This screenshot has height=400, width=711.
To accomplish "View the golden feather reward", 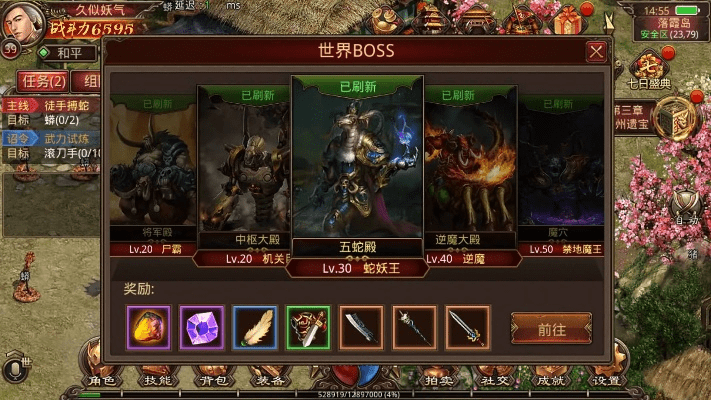I will 255,327.
